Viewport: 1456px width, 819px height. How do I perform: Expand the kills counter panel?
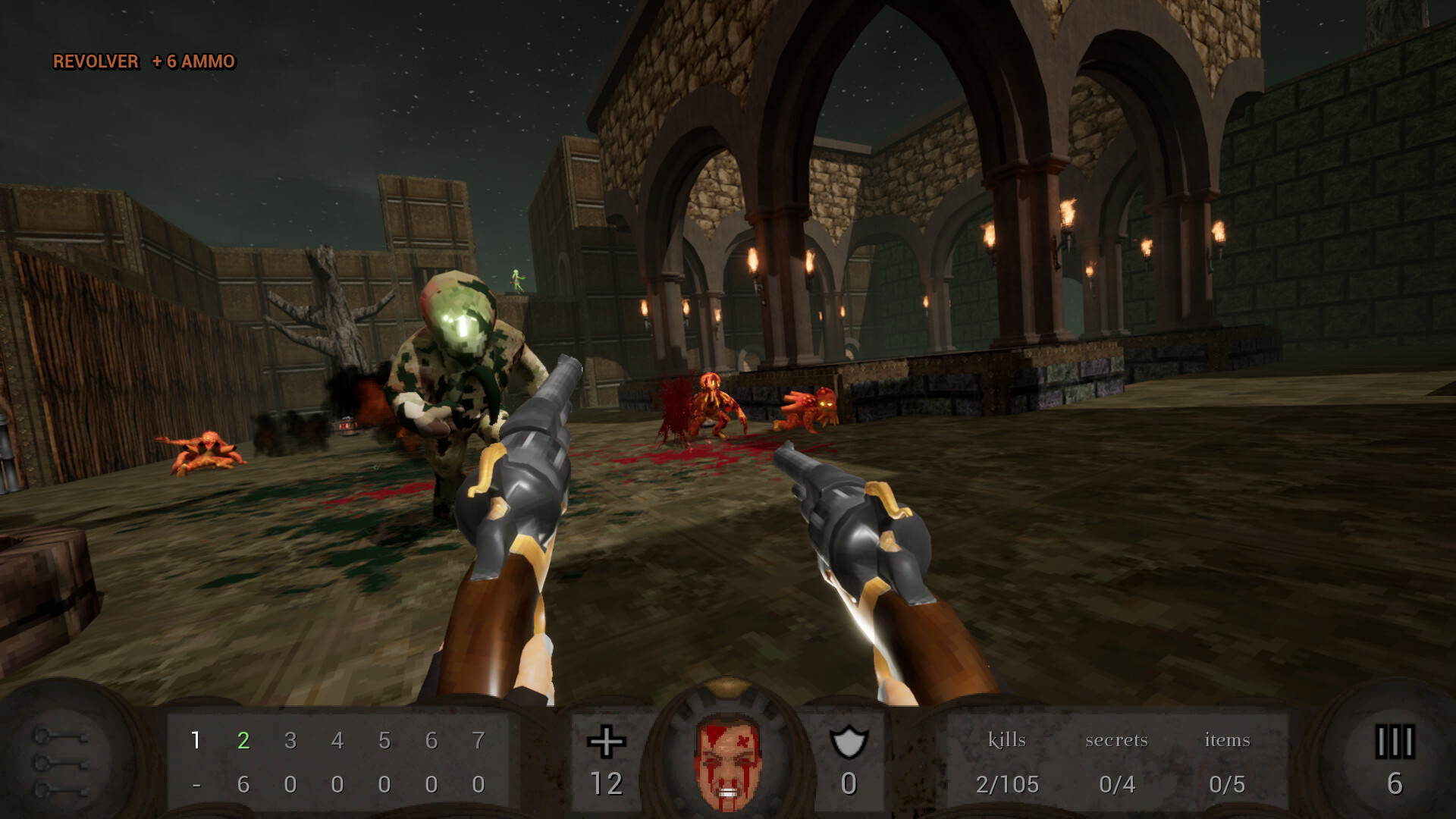coord(1006,739)
